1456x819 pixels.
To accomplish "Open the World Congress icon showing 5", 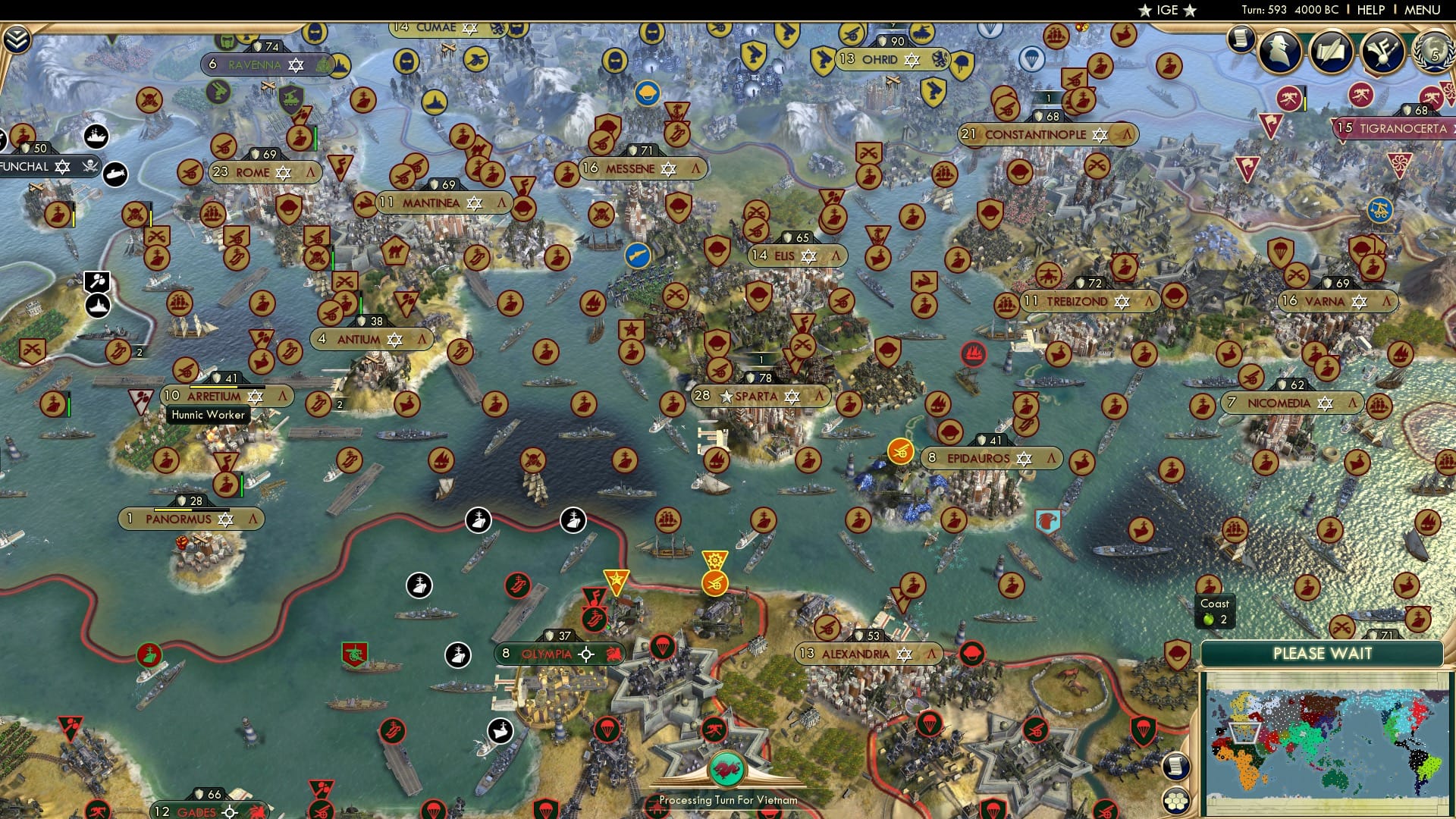I will (1436, 53).
